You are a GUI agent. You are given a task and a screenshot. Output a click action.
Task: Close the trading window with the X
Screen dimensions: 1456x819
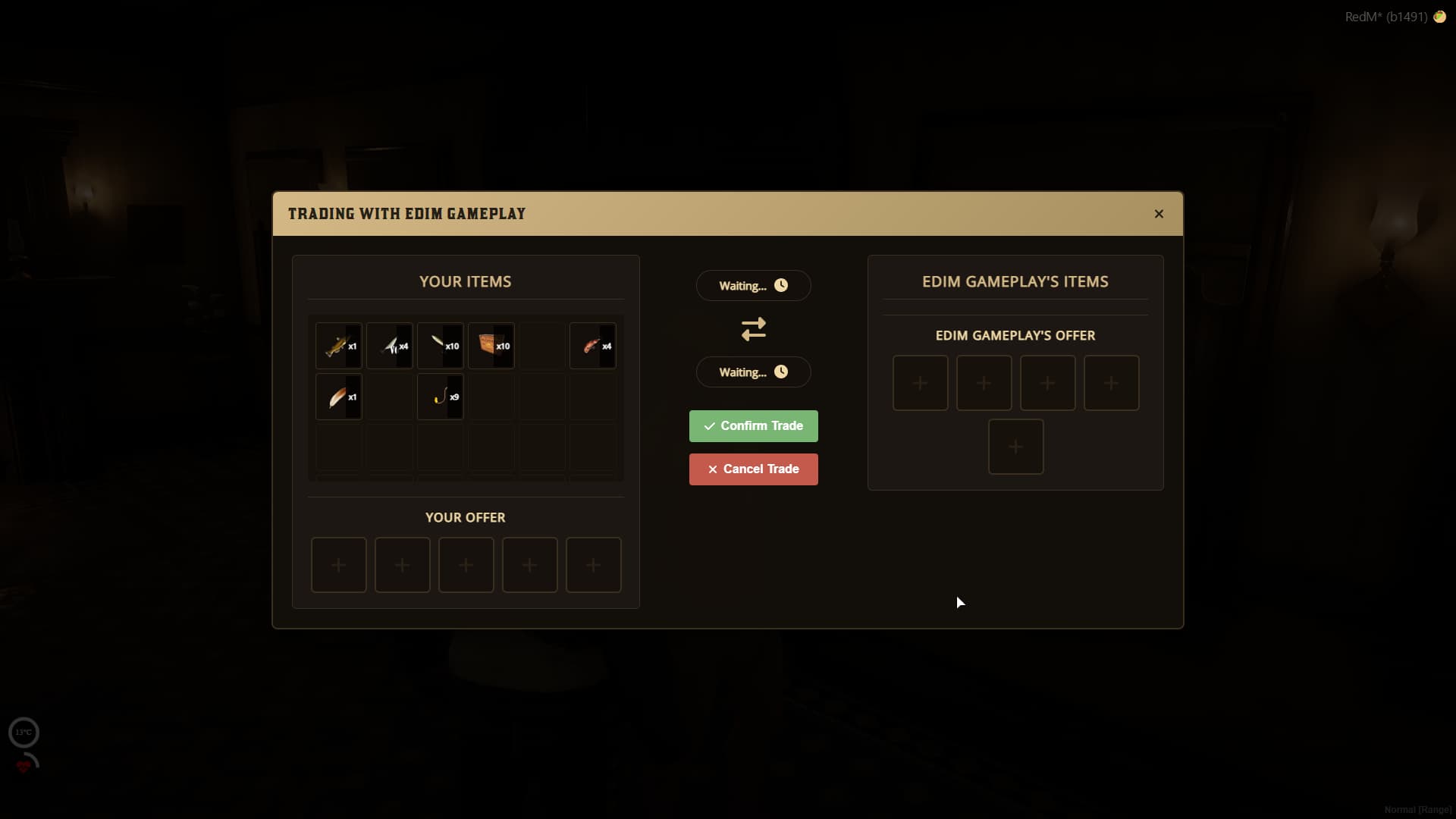click(x=1159, y=214)
